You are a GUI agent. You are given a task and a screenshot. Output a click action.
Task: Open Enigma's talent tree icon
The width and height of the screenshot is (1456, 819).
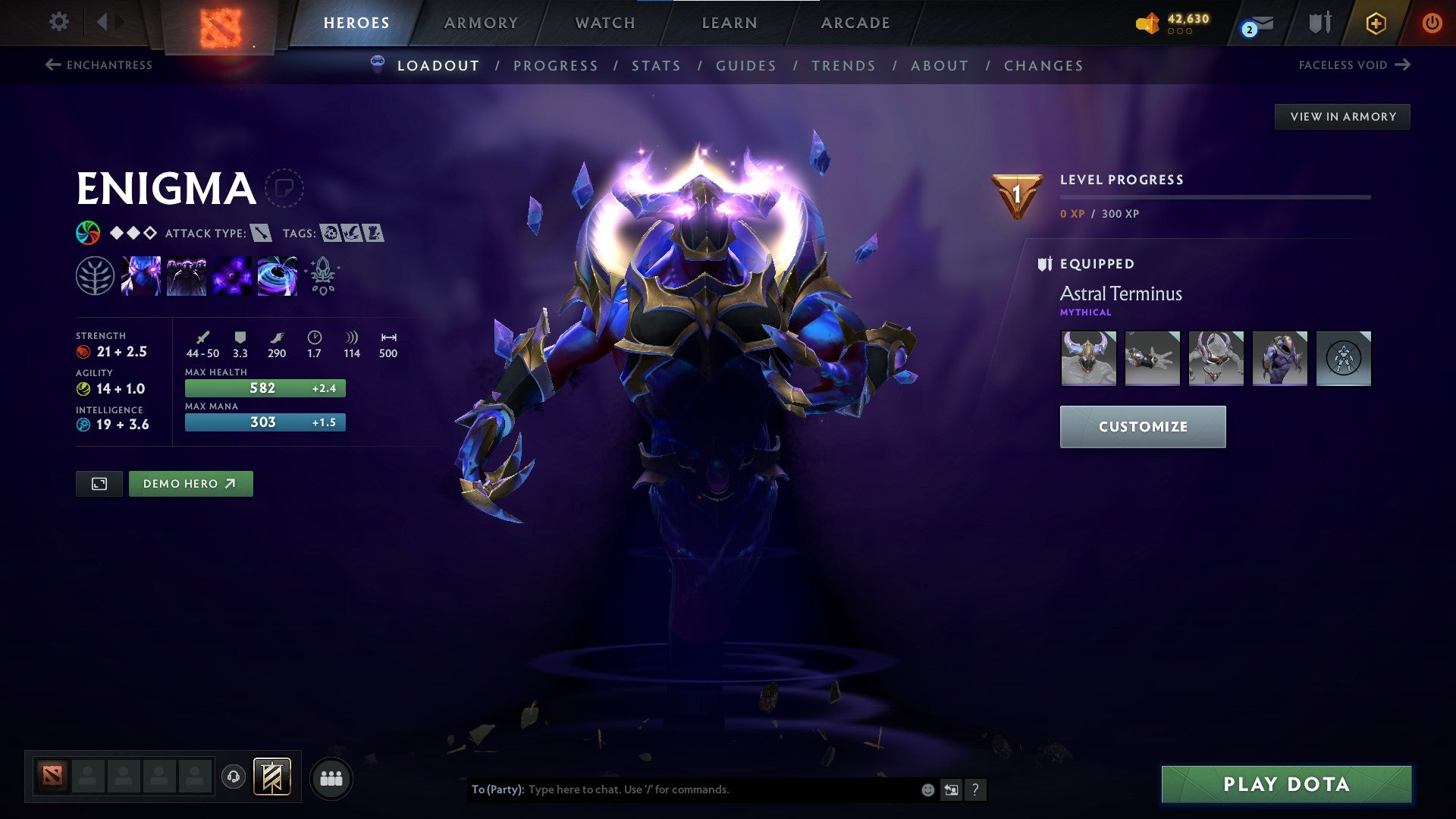(x=94, y=276)
